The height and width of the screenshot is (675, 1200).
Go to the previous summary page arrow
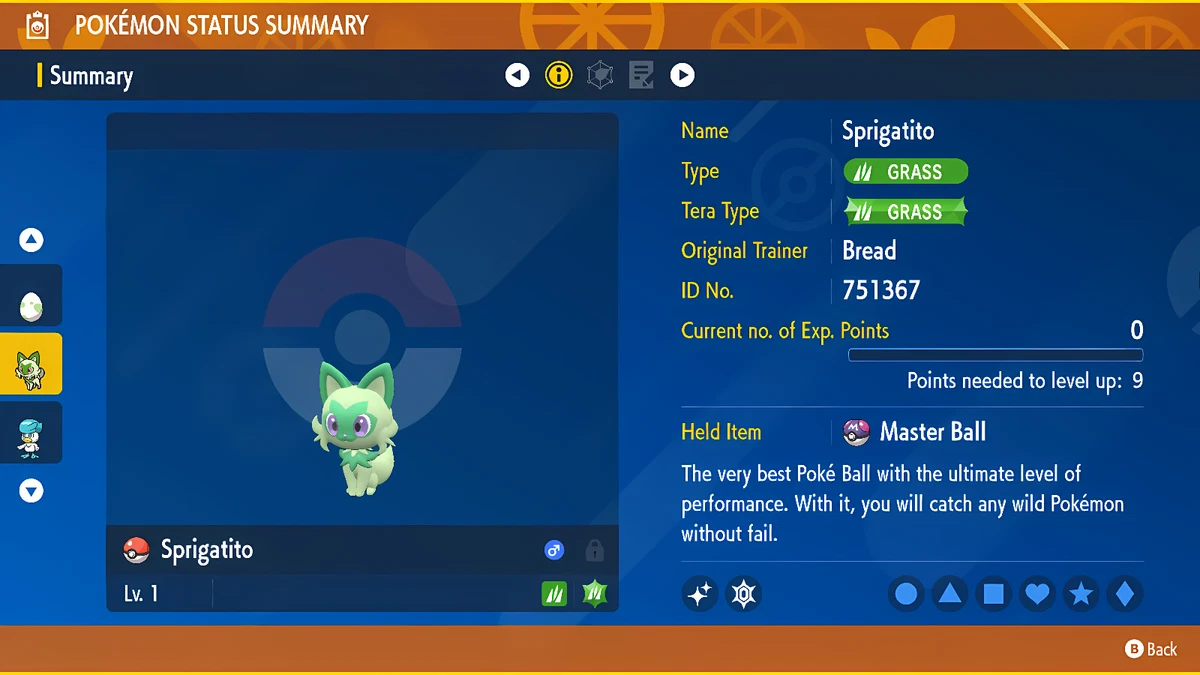(517, 75)
